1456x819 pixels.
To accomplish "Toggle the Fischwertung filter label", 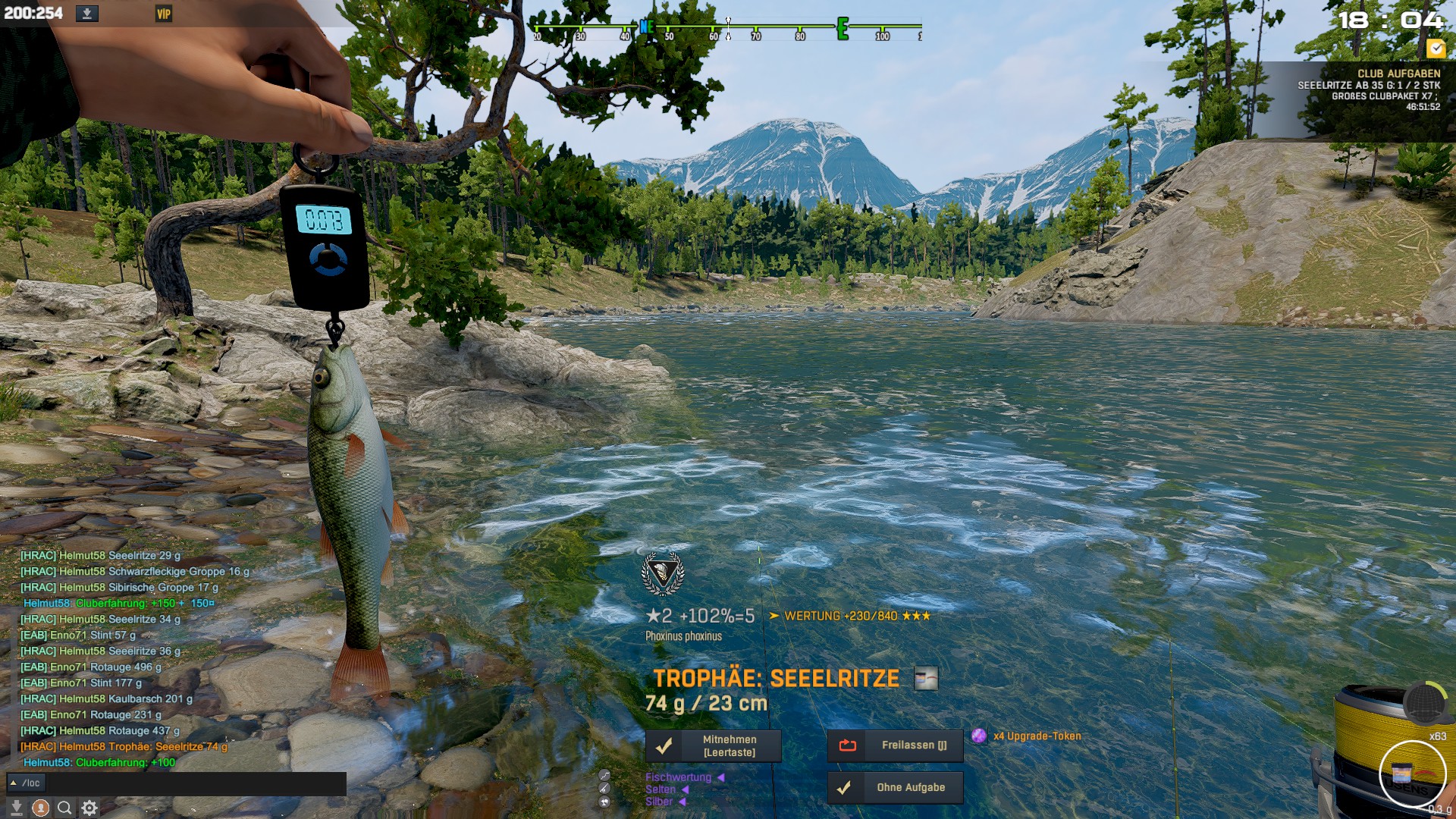I will pos(679,777).
